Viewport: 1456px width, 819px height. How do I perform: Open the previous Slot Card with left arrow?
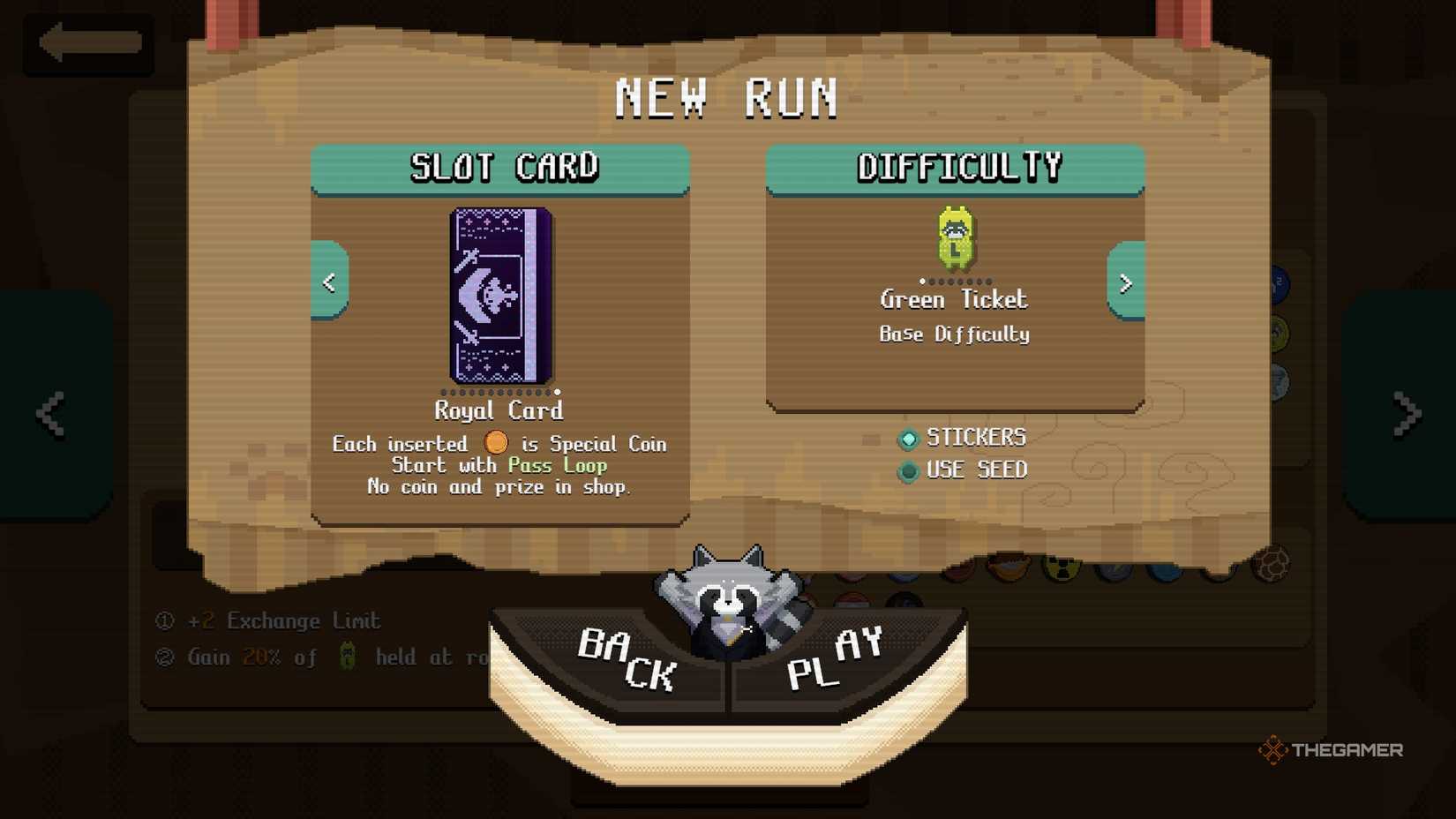coord(330,282)
